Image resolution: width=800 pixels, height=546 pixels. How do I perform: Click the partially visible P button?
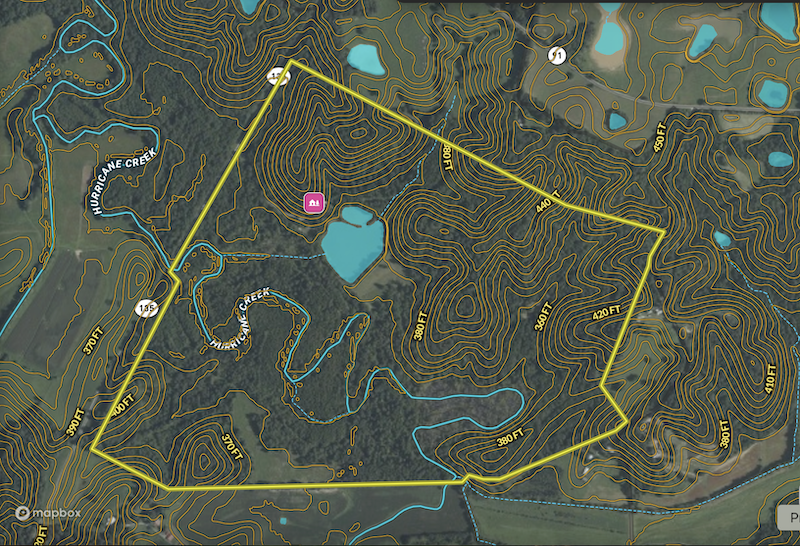click(x=788, y=516)
